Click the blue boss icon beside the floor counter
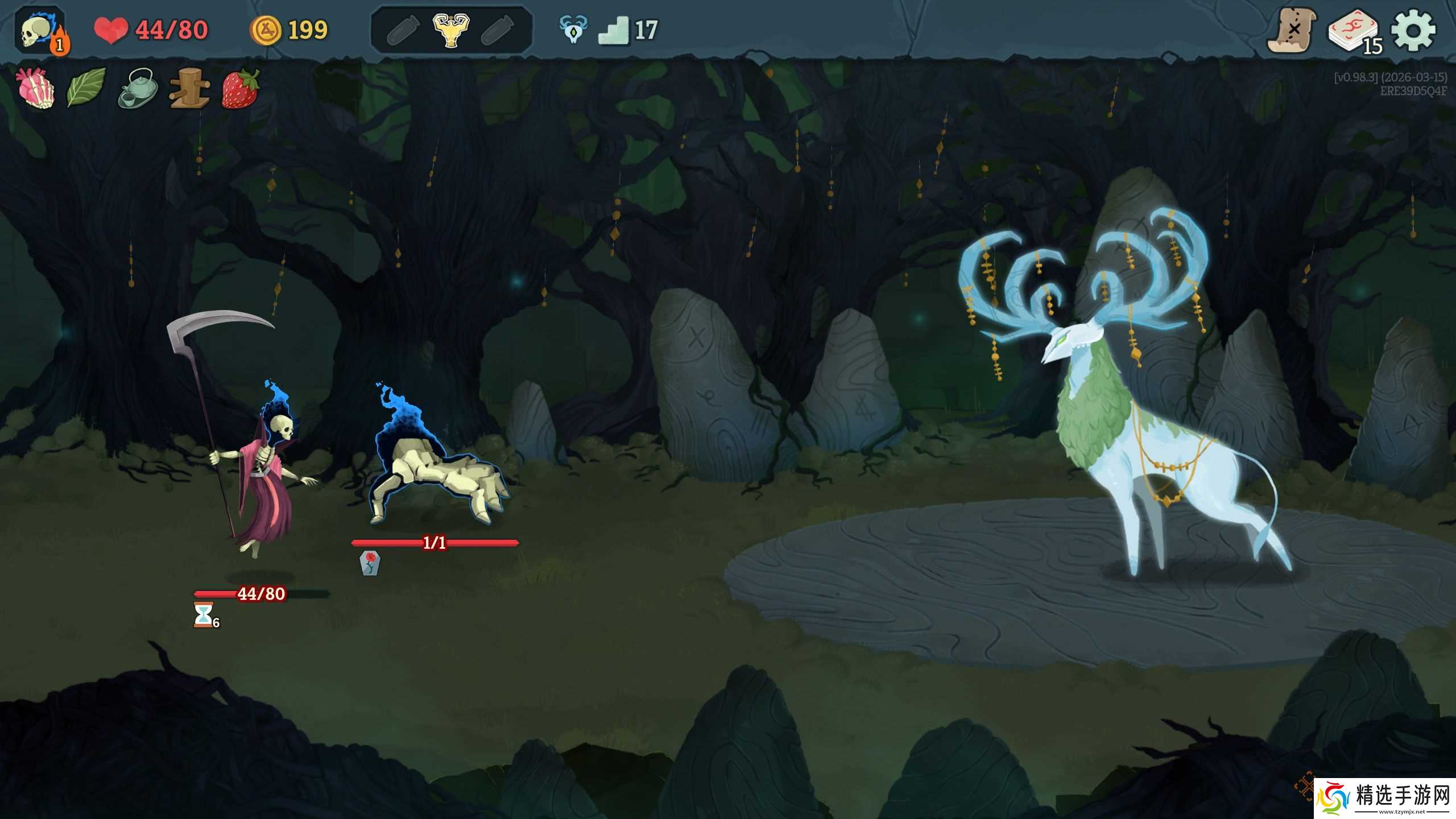Screen dimensions: 1456x819 pos(573,30)
